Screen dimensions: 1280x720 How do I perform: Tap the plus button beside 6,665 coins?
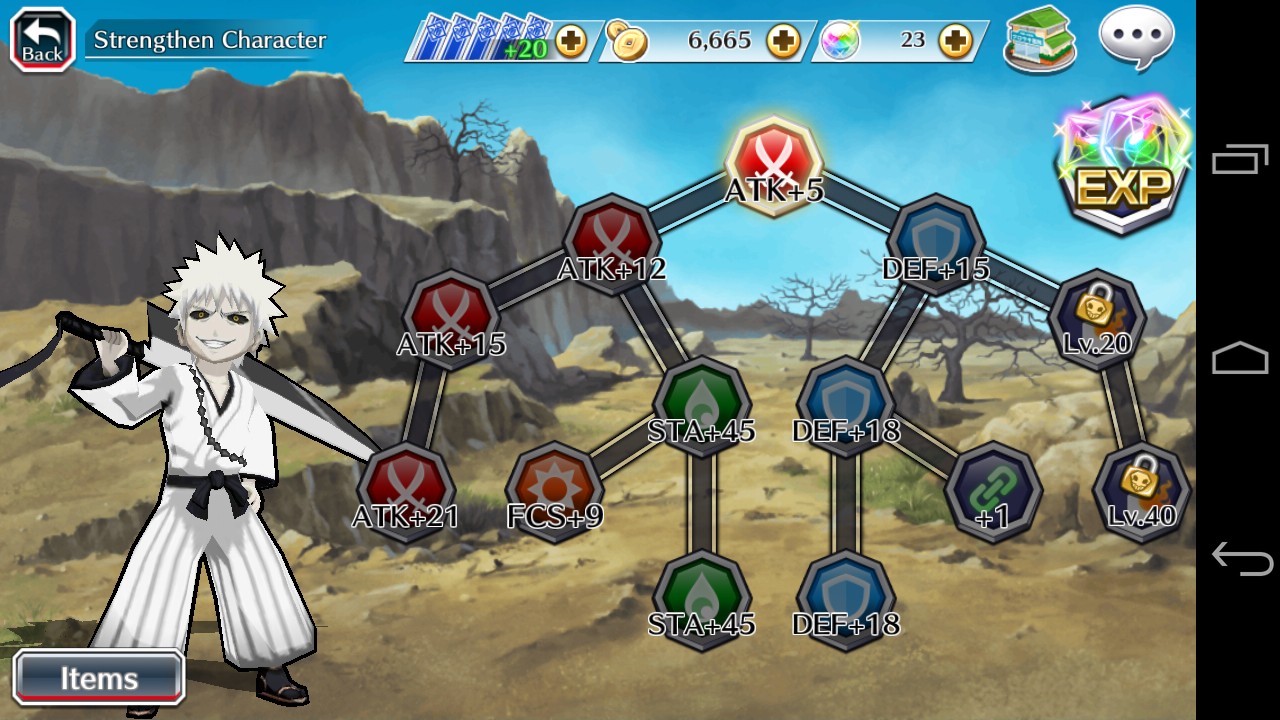[x=783, y=41]
